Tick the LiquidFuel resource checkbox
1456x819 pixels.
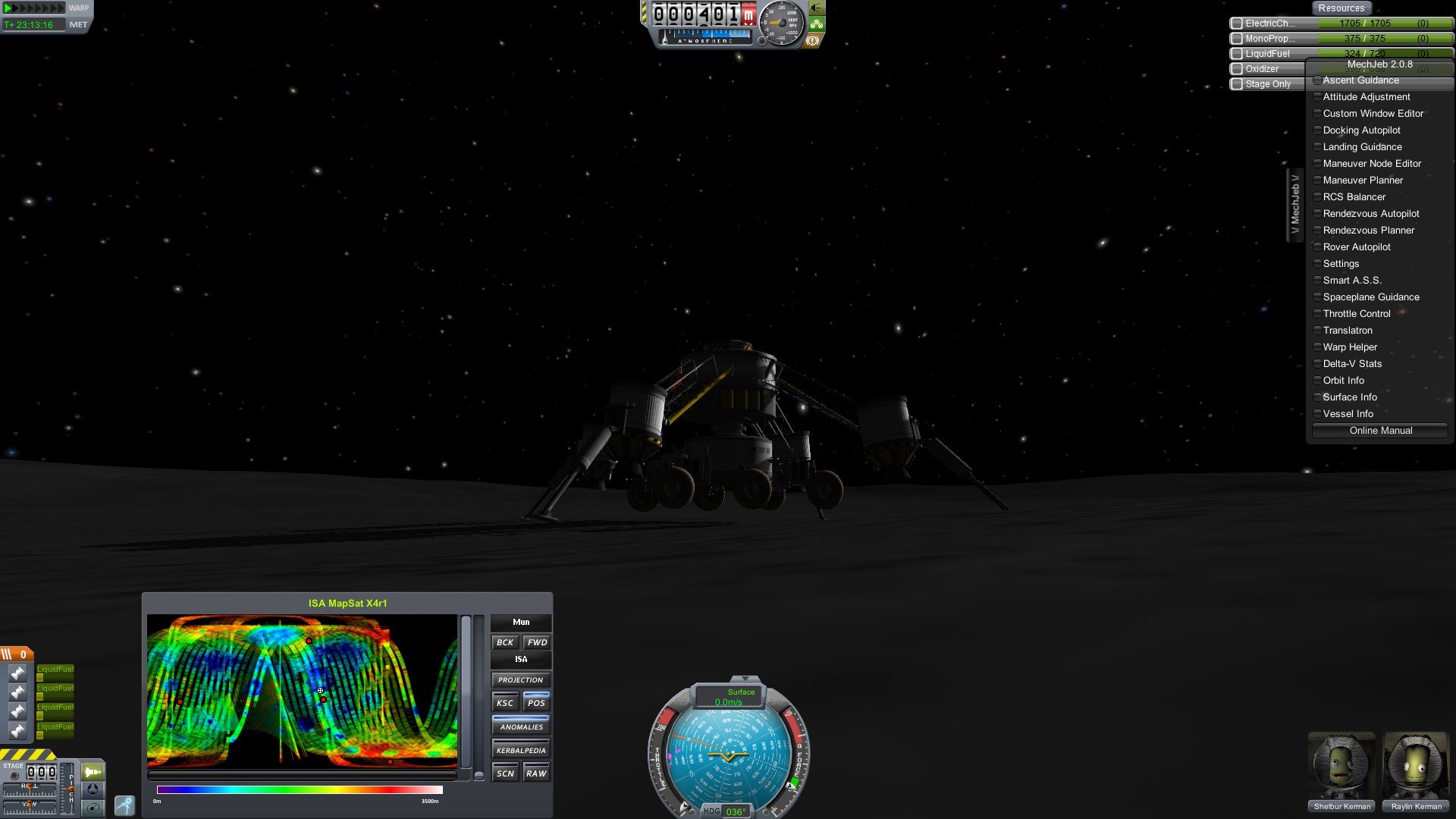(1237, 54)
